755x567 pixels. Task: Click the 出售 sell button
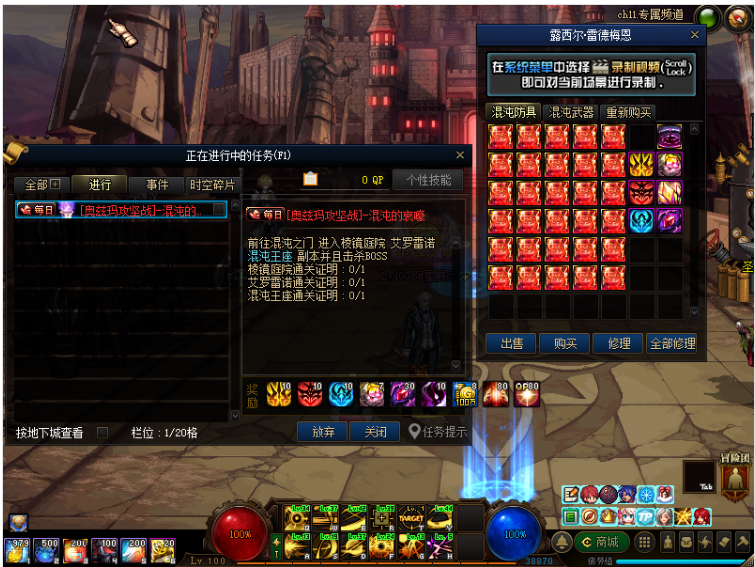click(x=511, y=343)
